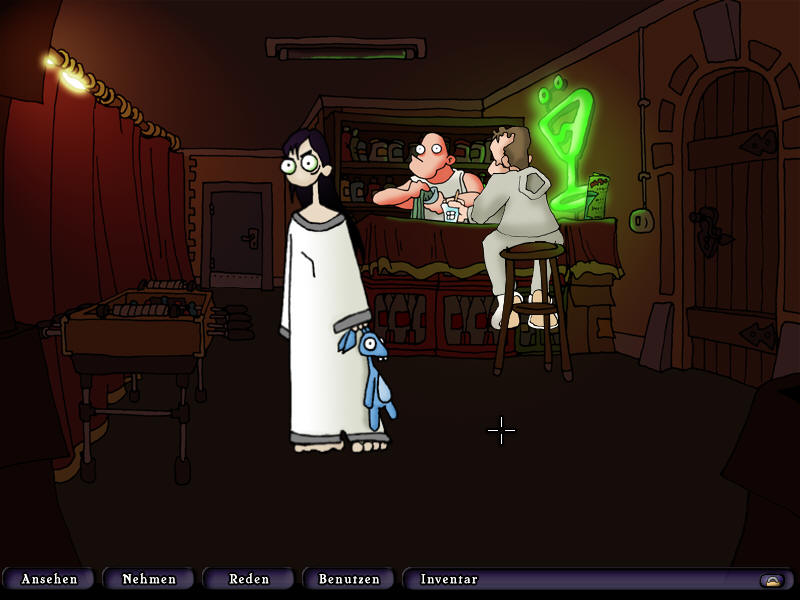Viewport: 800px width, 600px height.
Task: Click the Benutzen command
Action: (x=349, y=579)
